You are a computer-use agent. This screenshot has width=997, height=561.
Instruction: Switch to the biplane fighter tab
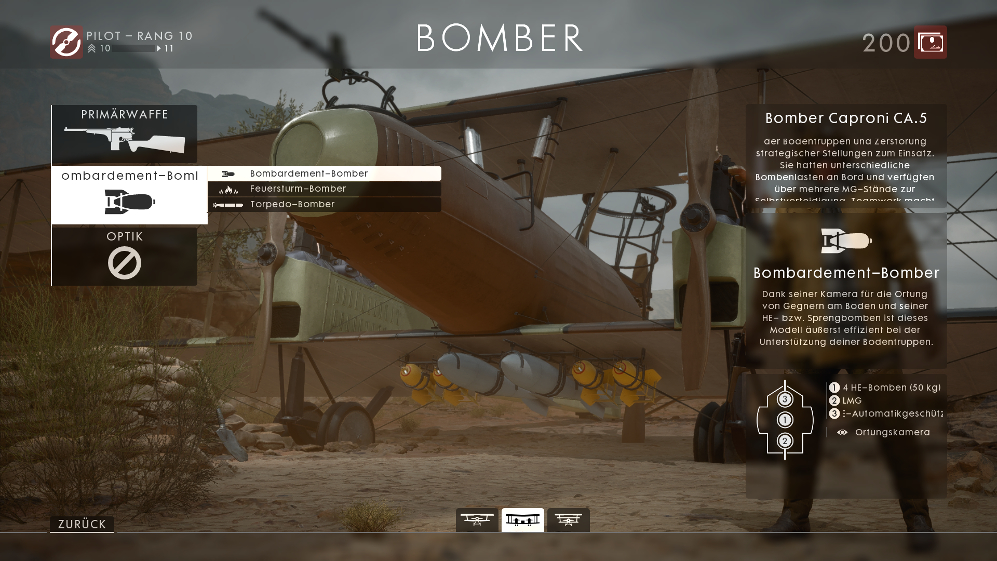(477, 520)
